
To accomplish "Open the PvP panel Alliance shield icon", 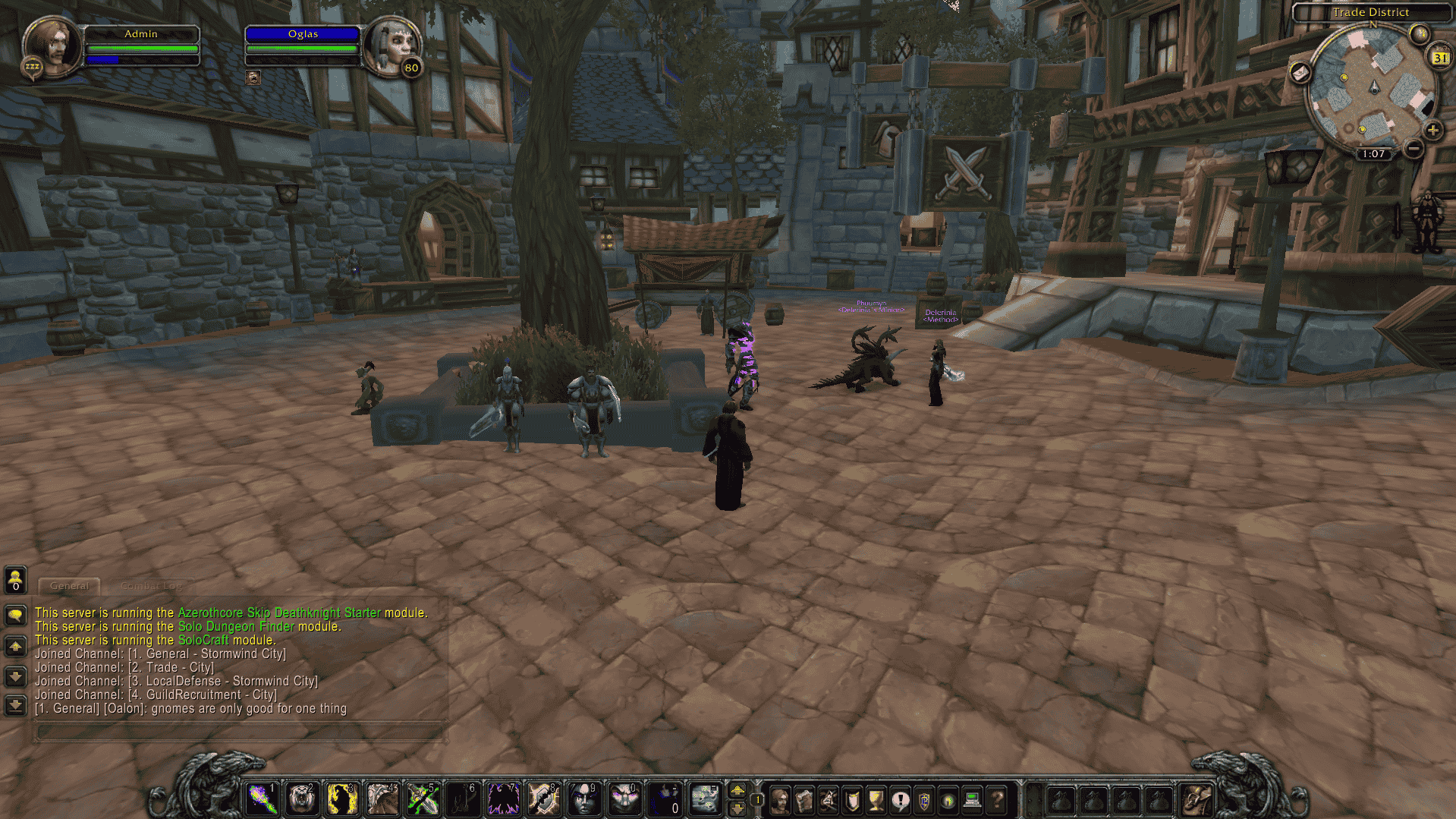I will (926, 799).
